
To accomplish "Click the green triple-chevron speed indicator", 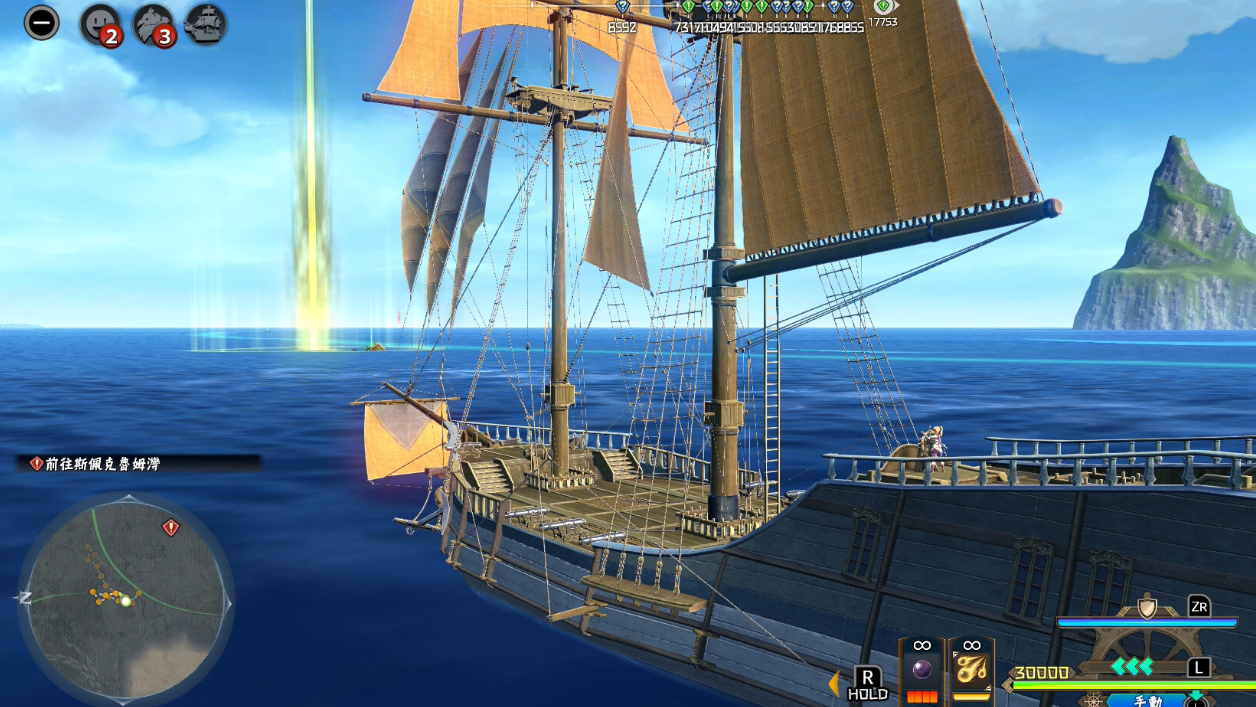I will click(x=1132, y=667).
